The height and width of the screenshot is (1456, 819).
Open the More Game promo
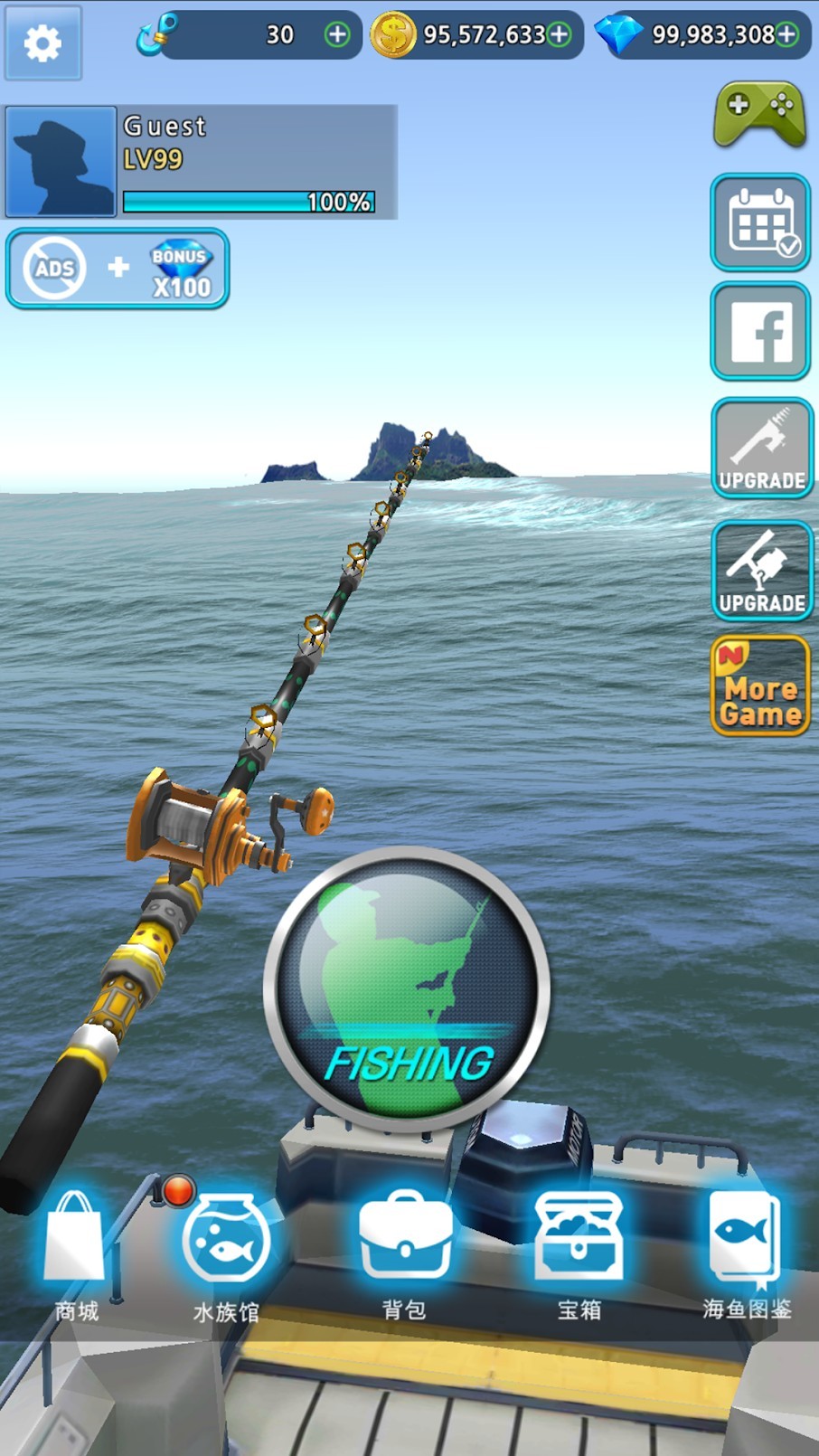tap(760, 686)
